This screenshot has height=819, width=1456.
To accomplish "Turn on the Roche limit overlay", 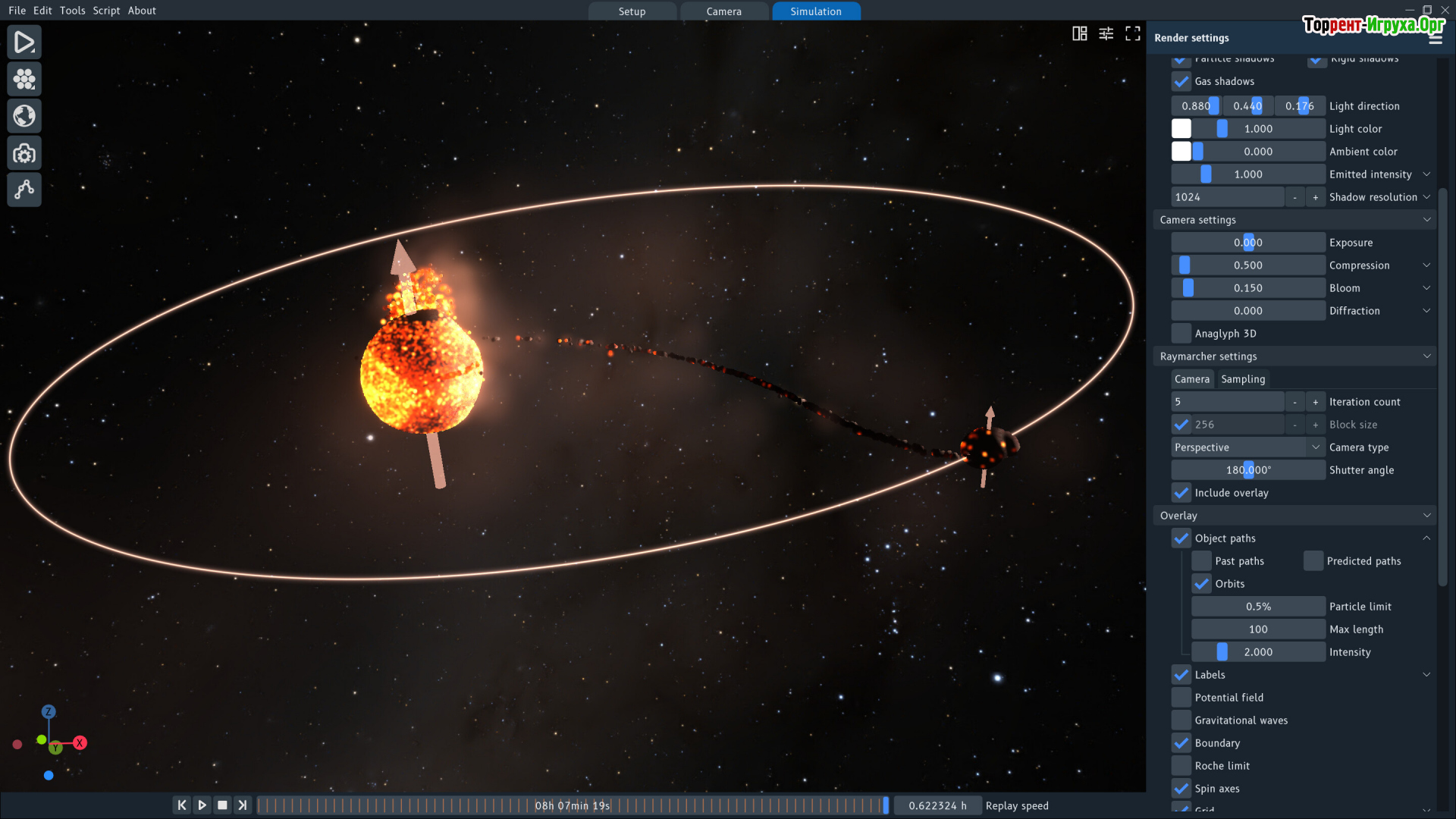I will click(1181, 766).
